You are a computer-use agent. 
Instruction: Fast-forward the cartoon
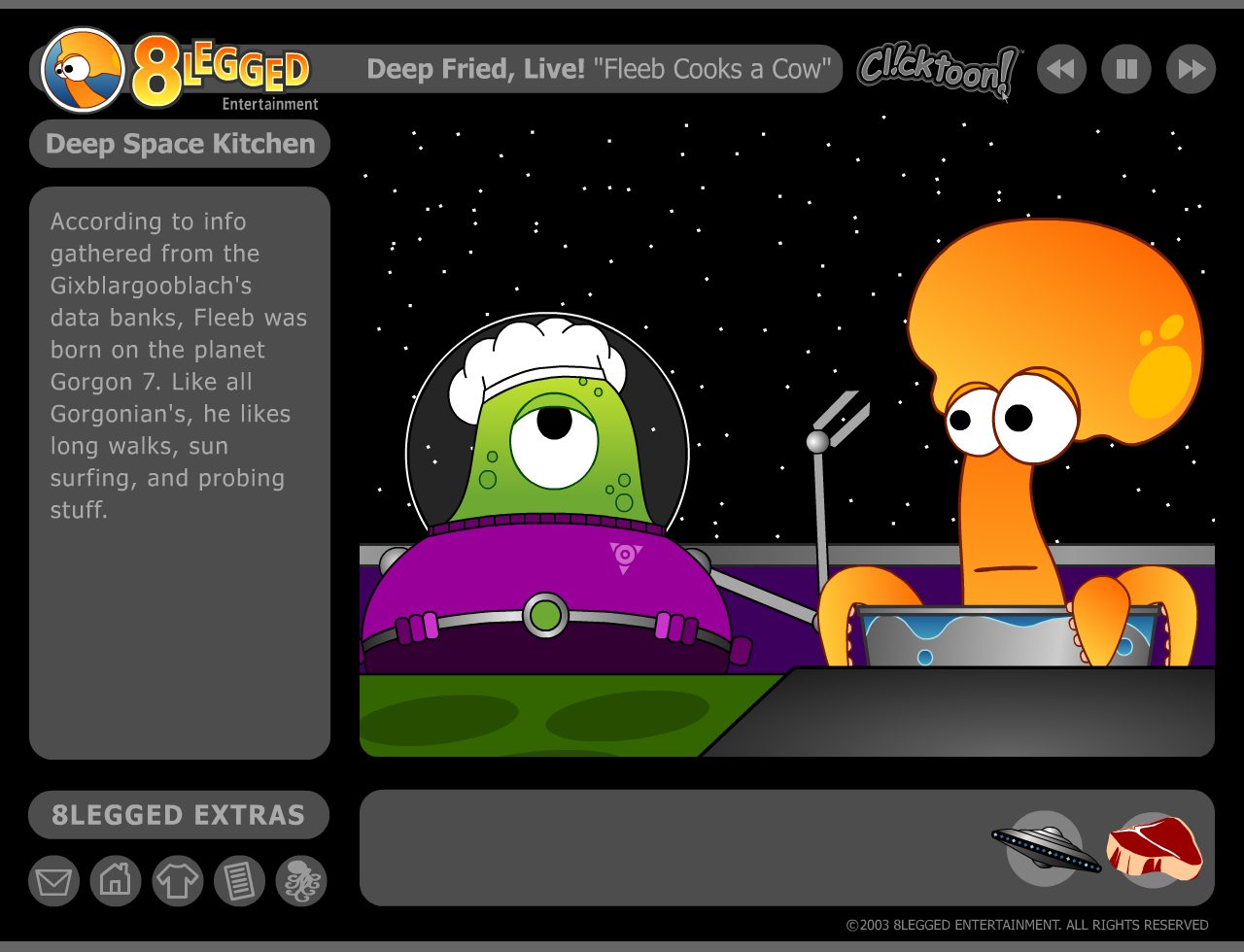click(1190, 68)
